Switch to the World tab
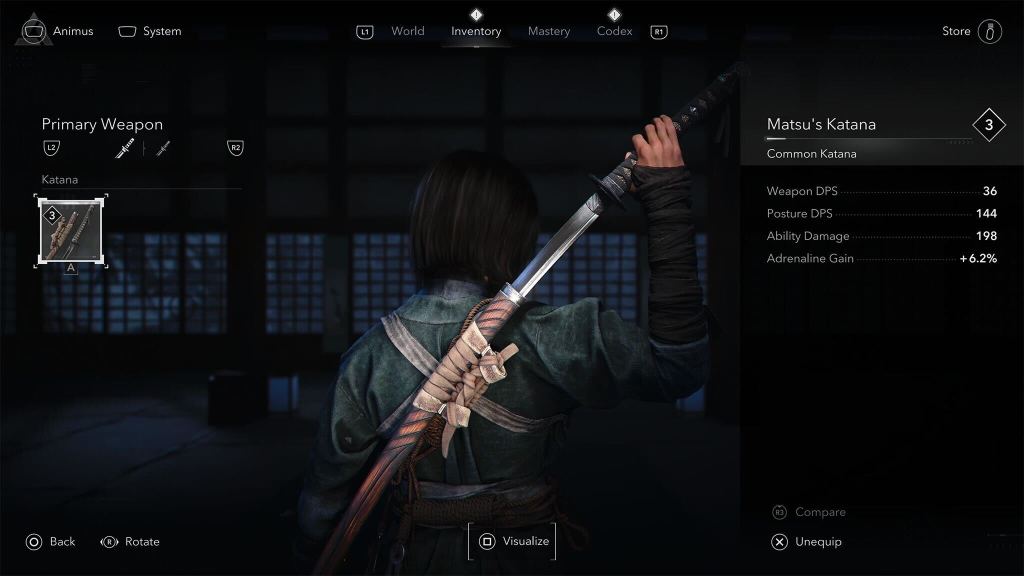Screen dimensions: 1024x576 tap(407, 31)
